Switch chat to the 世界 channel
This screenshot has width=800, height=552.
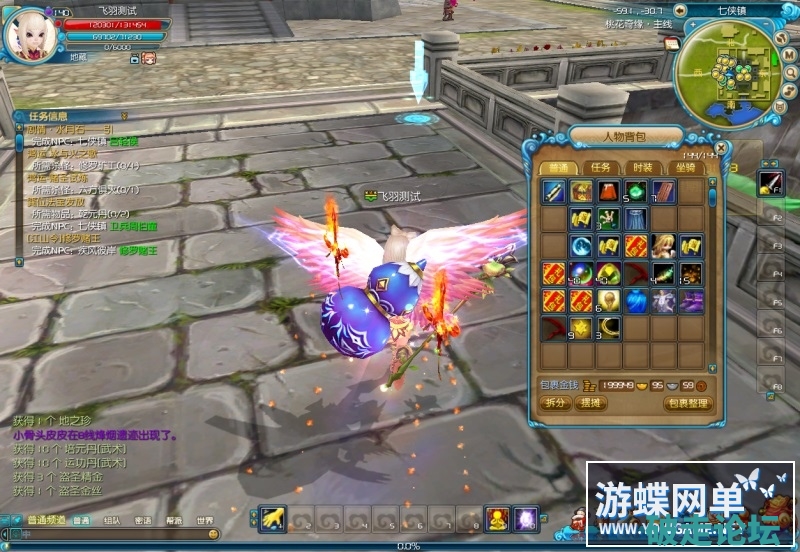204,521
